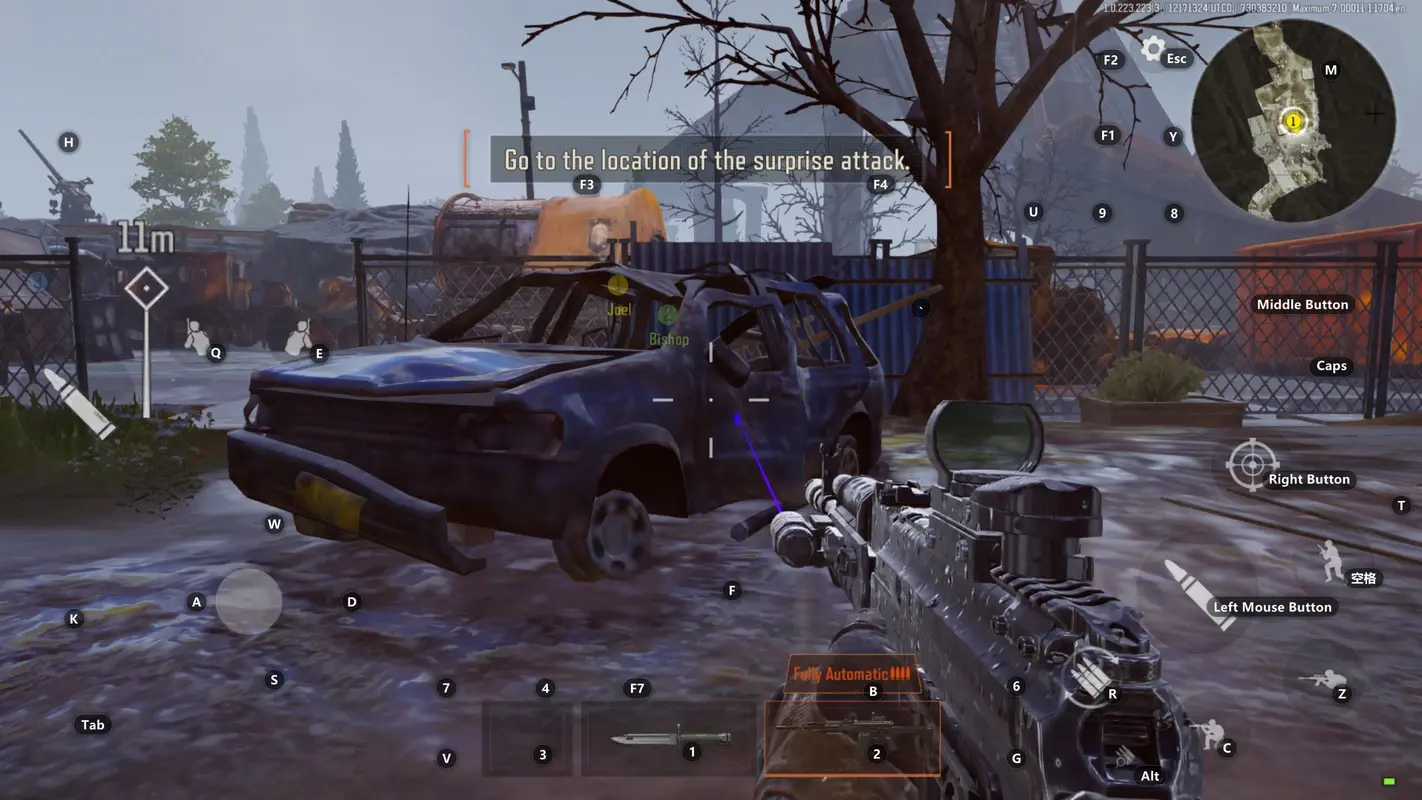Switch to the rifle in weapon slot 2
This screenshot has height=800, width=1422.
point(851,737)
